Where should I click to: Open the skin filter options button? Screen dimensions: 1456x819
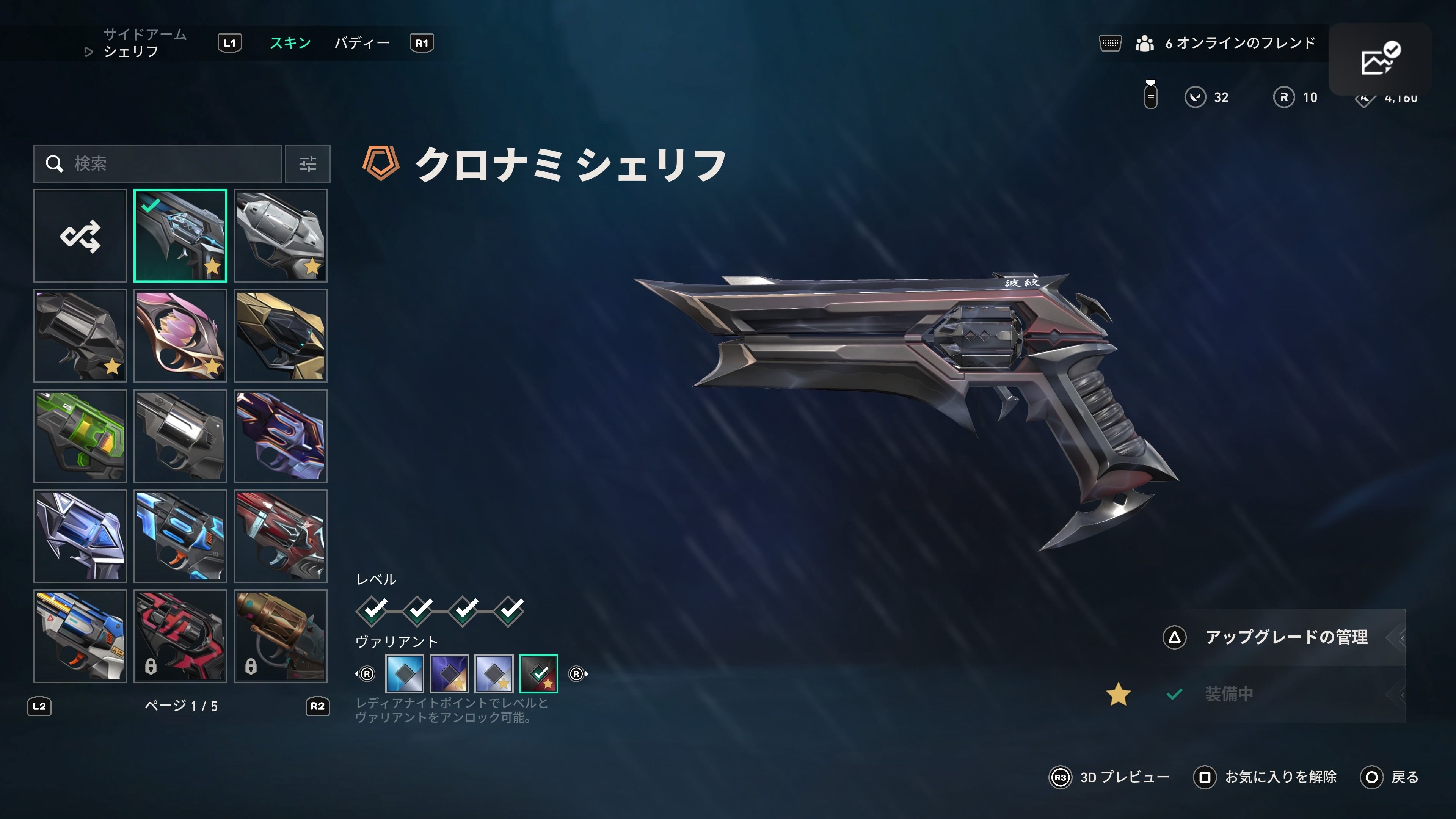(x=308, y=164)
